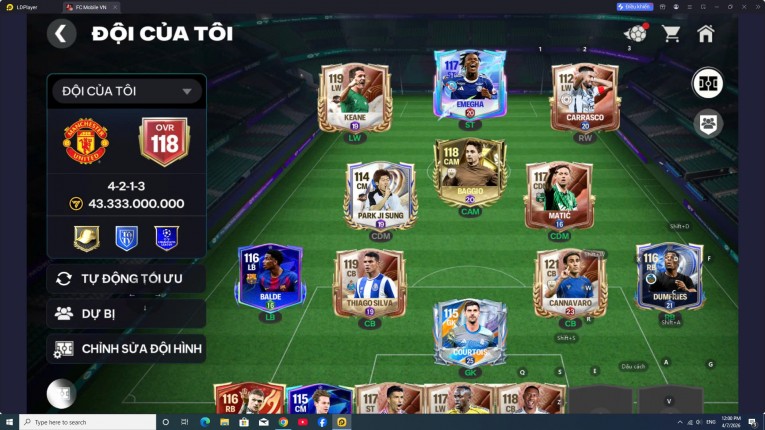Select Keane LW player card
This screenshot has height=430, width=765.
coord(354,98)
